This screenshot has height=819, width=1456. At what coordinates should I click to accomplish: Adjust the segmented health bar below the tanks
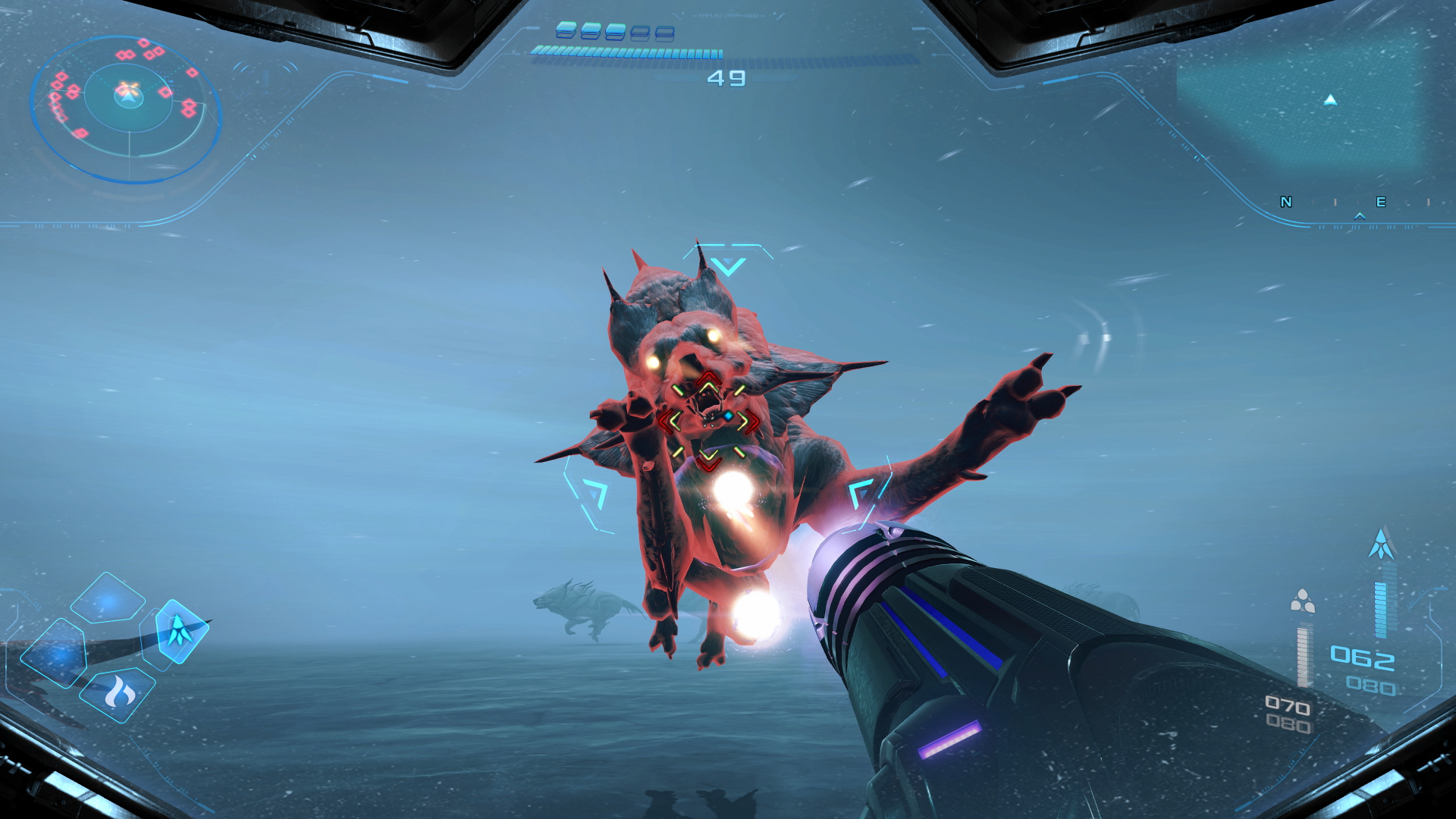coord(626,52)
